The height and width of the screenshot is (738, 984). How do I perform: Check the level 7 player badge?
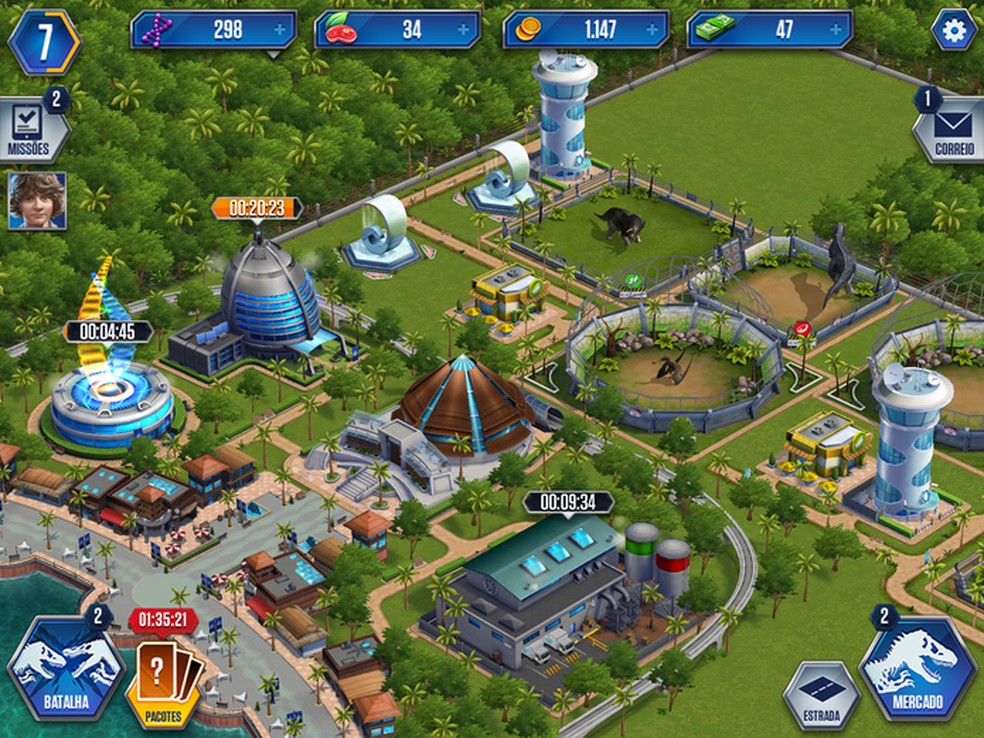pyautogui.click(x=44, y=40)
